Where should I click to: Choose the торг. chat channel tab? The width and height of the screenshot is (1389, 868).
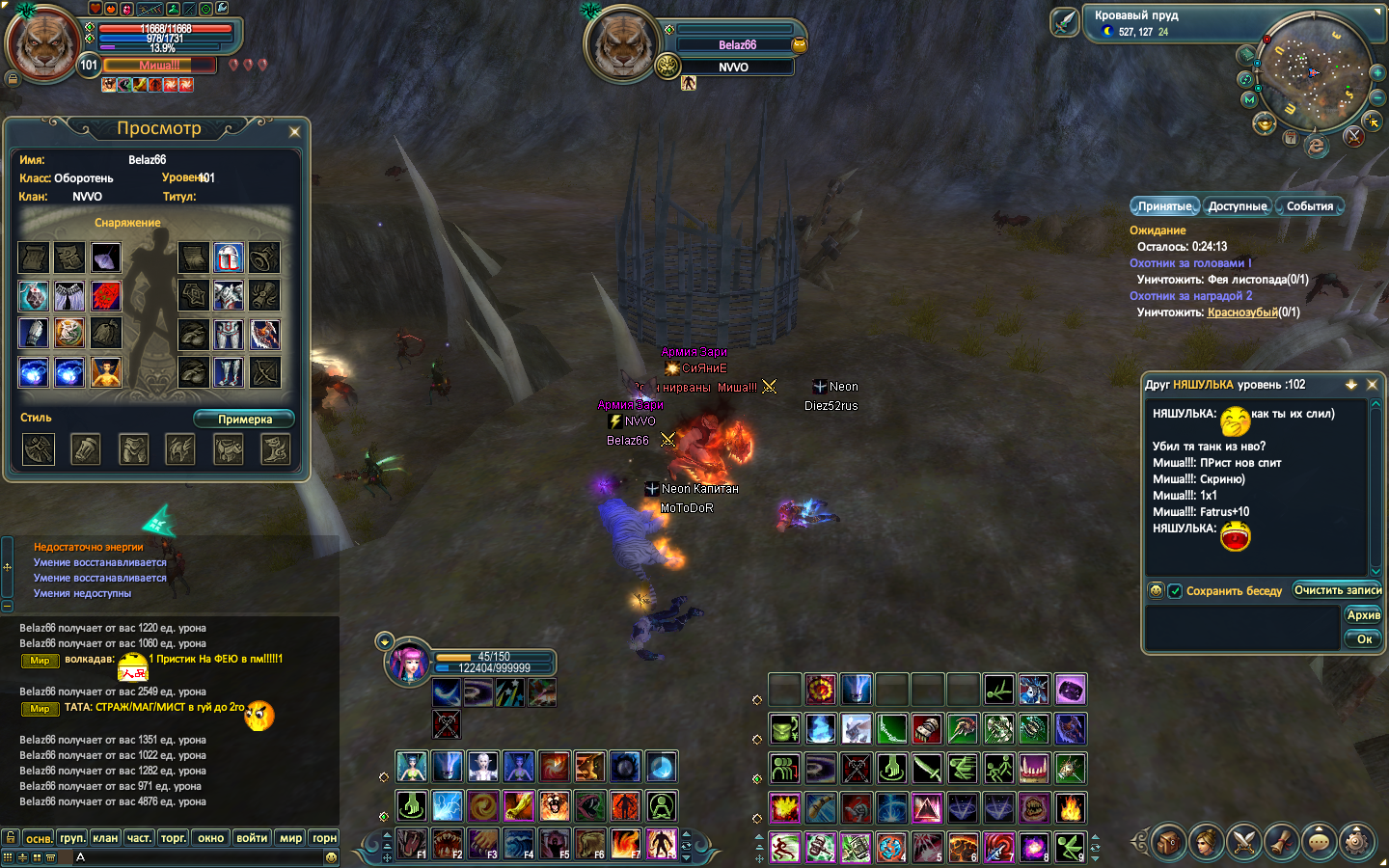point(173,838)
